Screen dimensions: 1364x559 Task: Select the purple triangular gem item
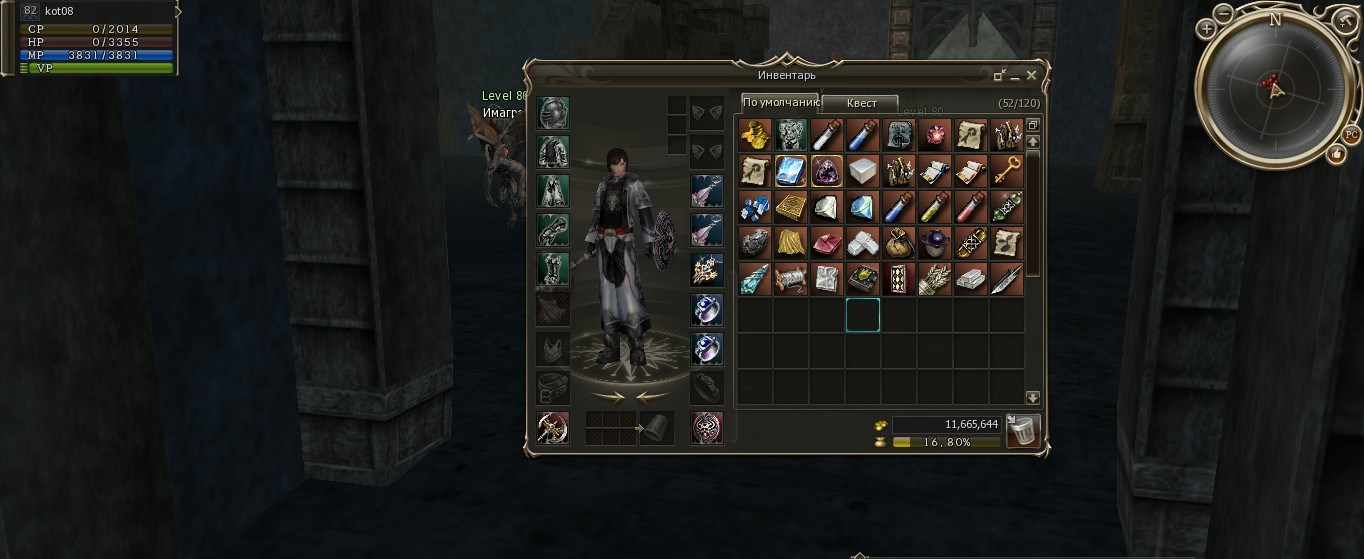click(x=826, y=171)
